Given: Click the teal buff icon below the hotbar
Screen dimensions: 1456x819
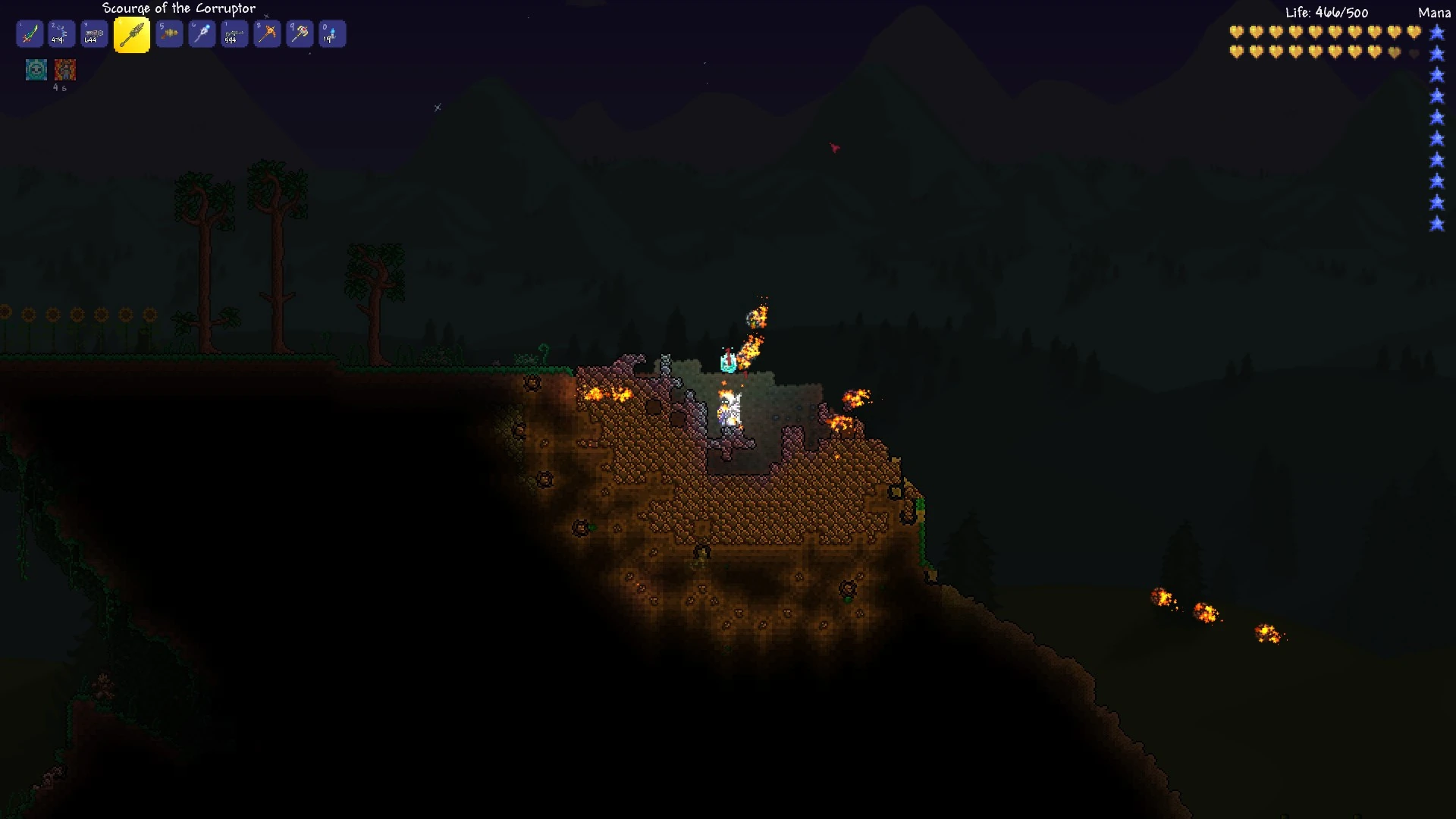Looking at the screenshot, I should [x=36, y=69].
